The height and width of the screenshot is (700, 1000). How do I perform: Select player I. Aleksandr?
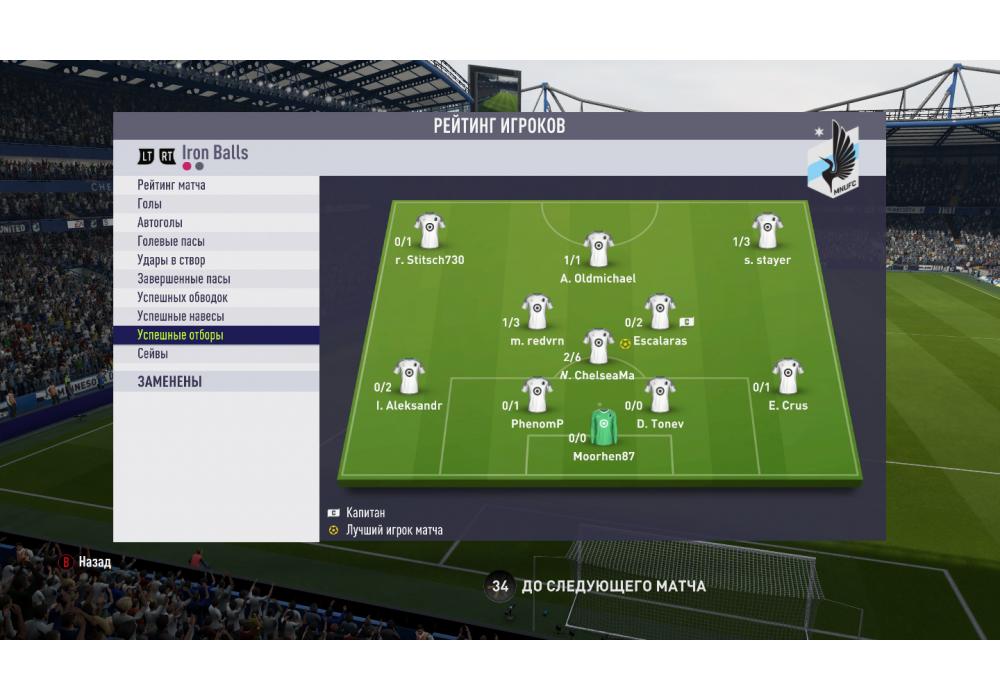click(x=409, y=377)
